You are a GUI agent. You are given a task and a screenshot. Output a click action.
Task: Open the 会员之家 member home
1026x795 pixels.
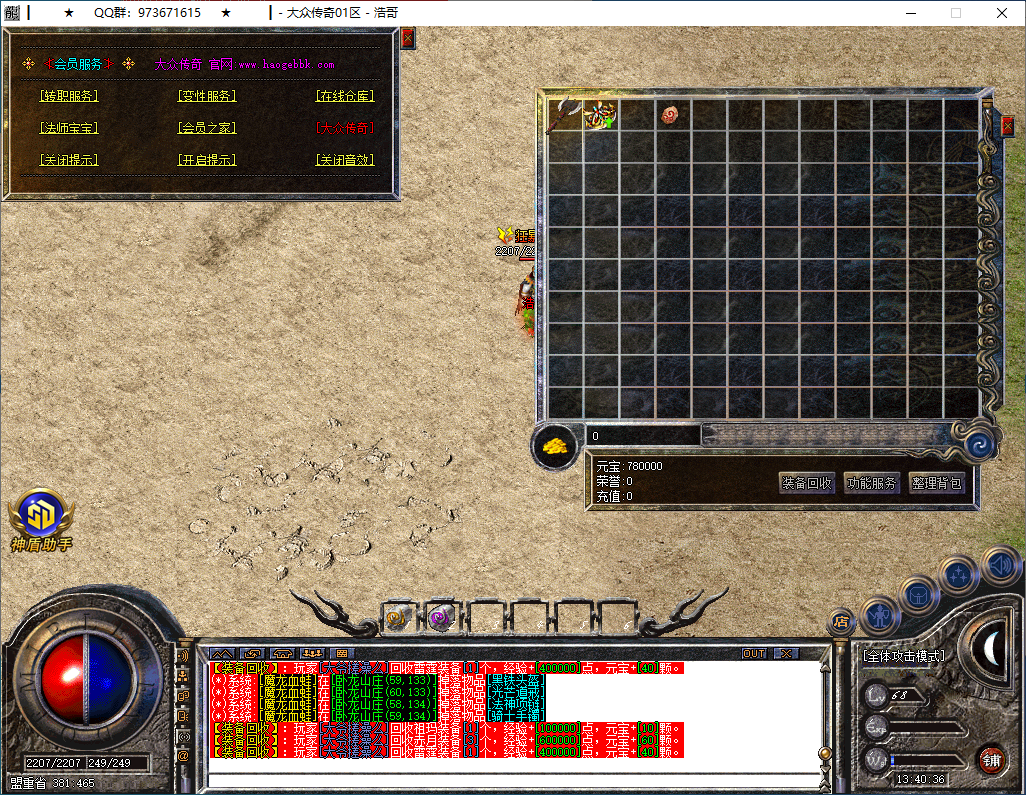point(207,128)
